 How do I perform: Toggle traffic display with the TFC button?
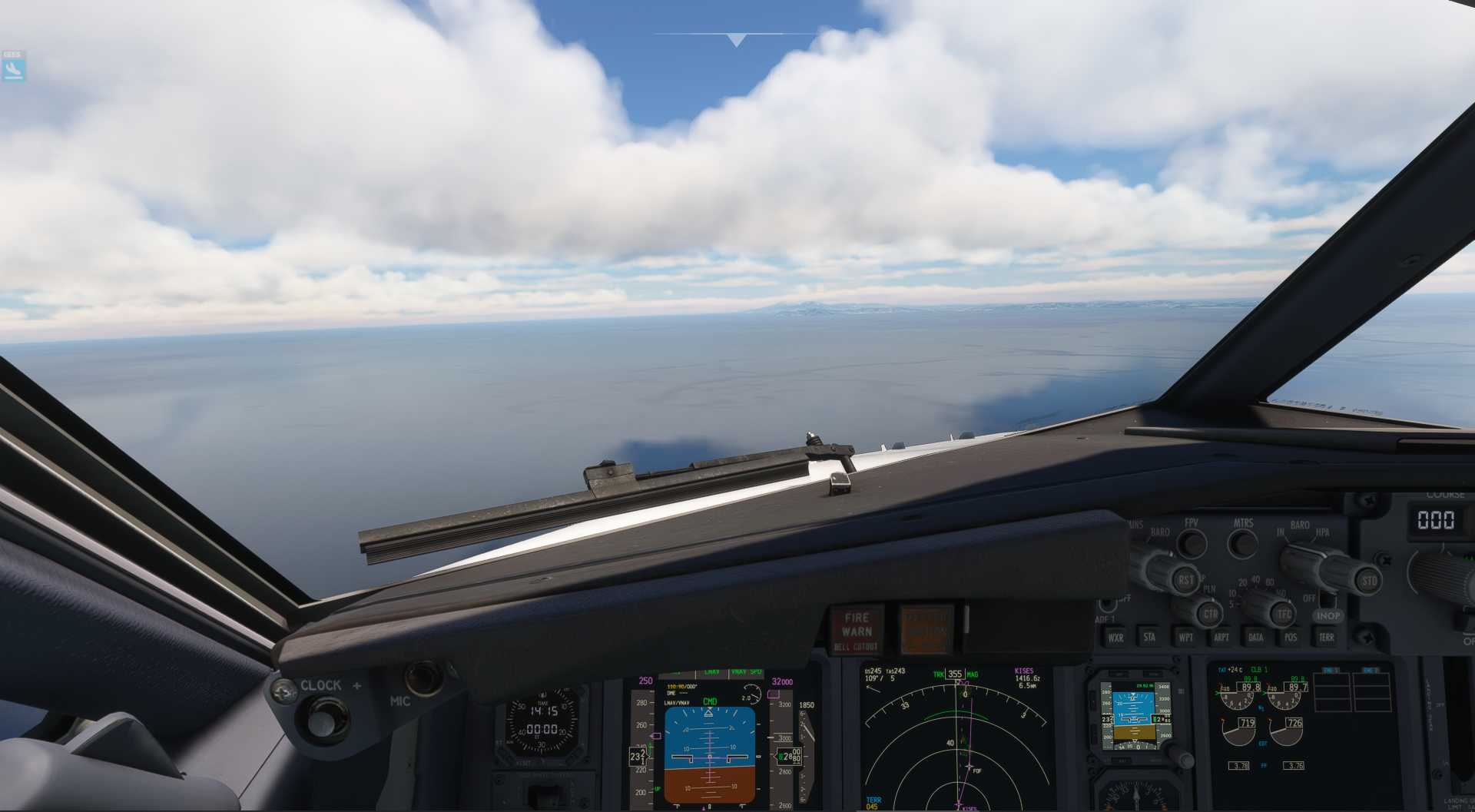tap(1284, 614)
